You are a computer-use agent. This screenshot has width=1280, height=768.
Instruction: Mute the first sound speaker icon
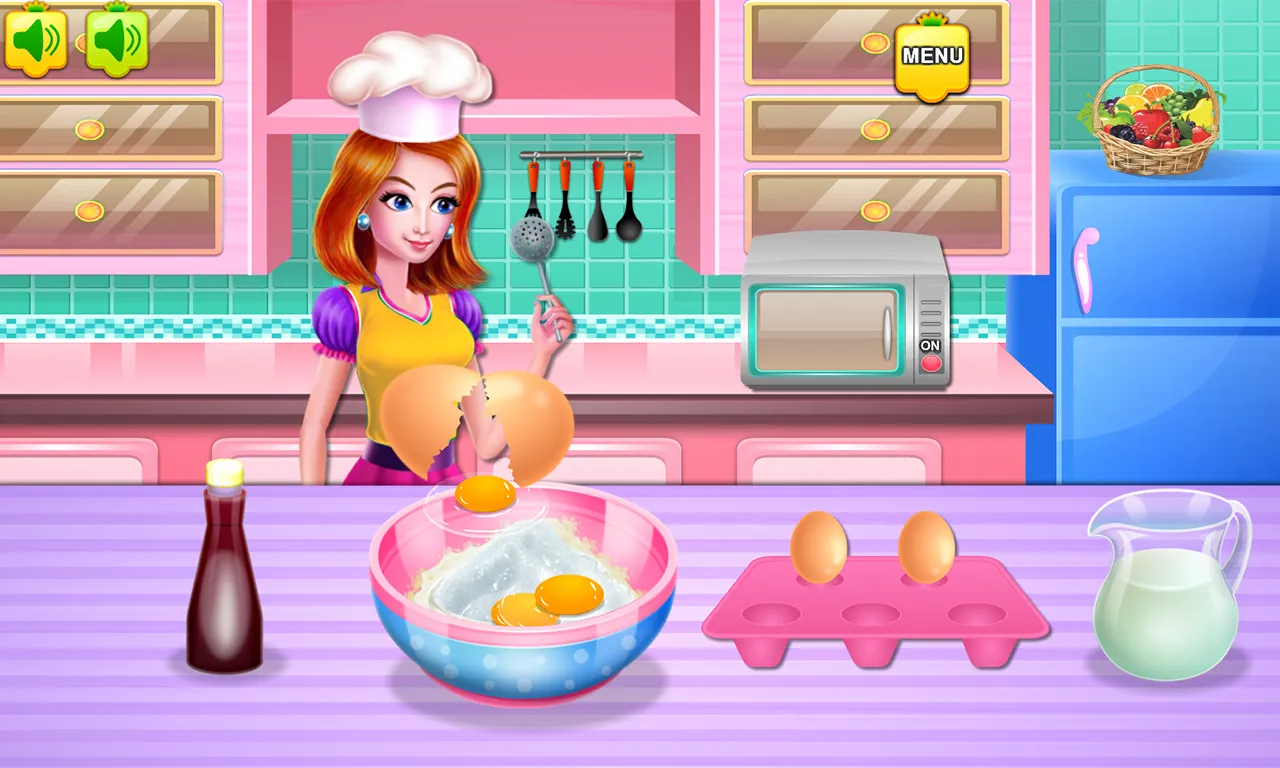tap(35, 38)
